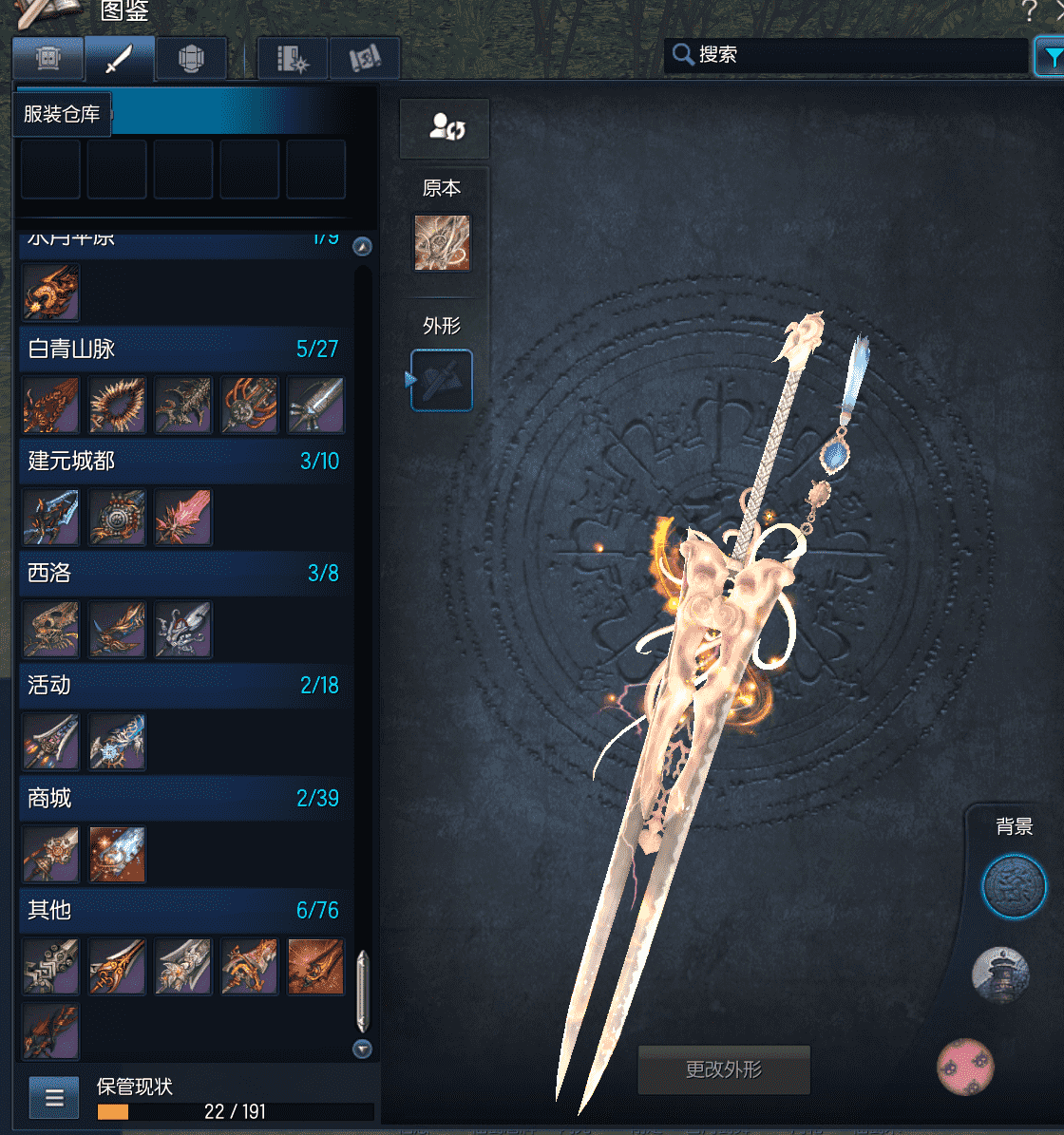
Task: Click the scroll up arrow of the list
Action: click(x=362, y=247)
